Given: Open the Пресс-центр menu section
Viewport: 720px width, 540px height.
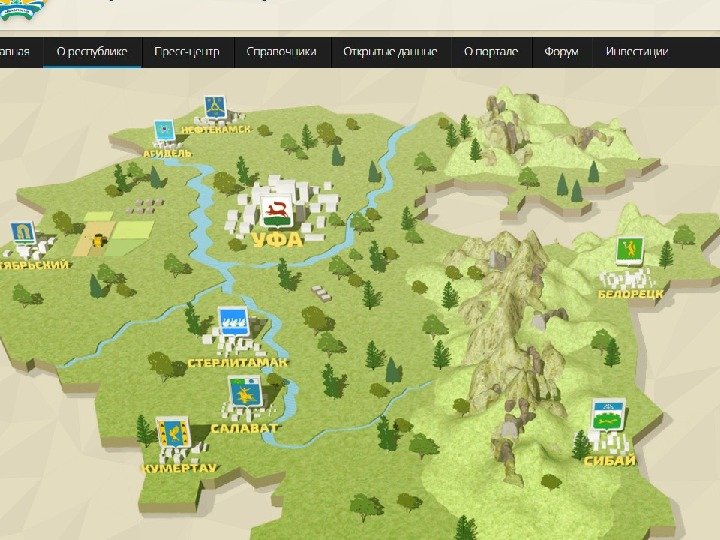Looking at the screenshot, I should coord(187,52).
